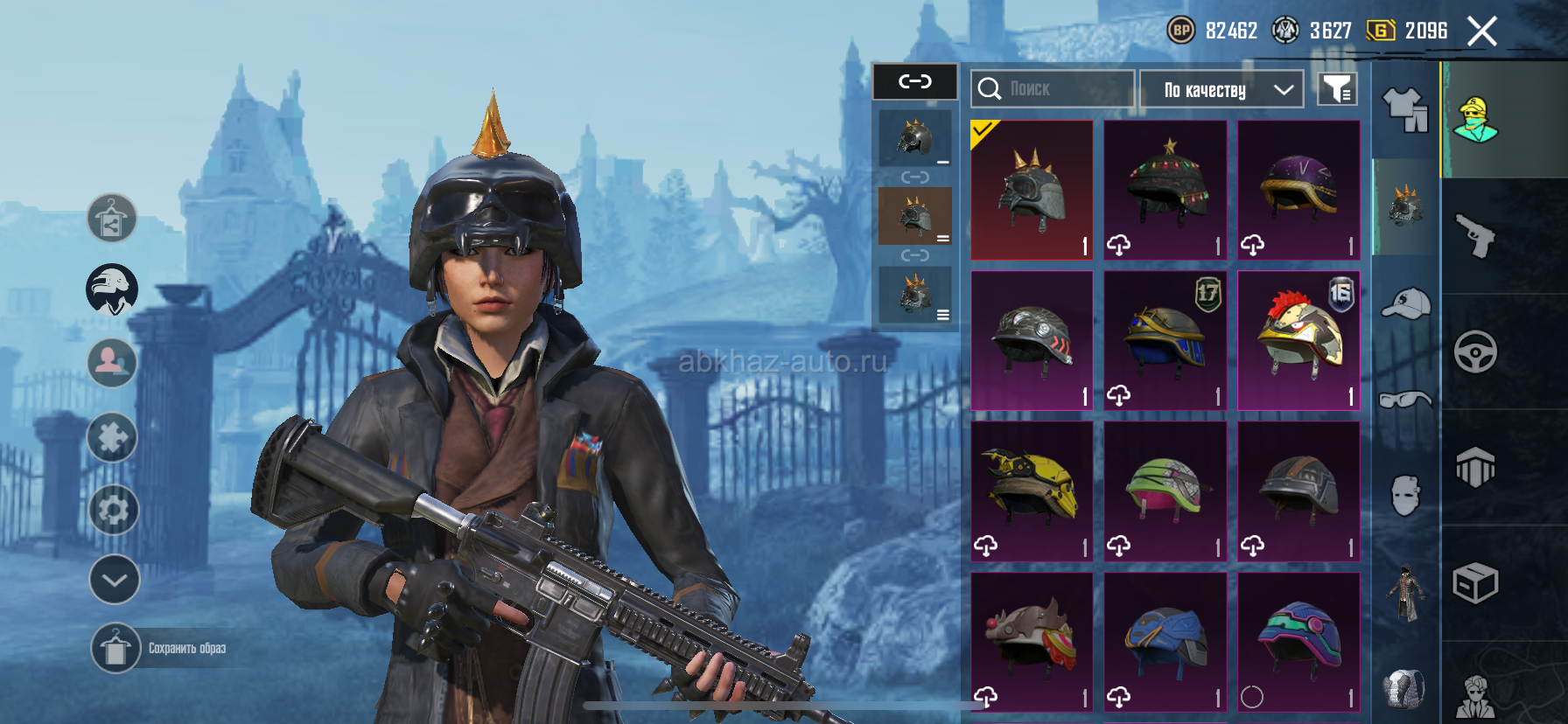Image resolution: width=1568 pixels, height=724 pixels.
Task: Open the По качеству sort dropdown
Action: pos(1221,89)
